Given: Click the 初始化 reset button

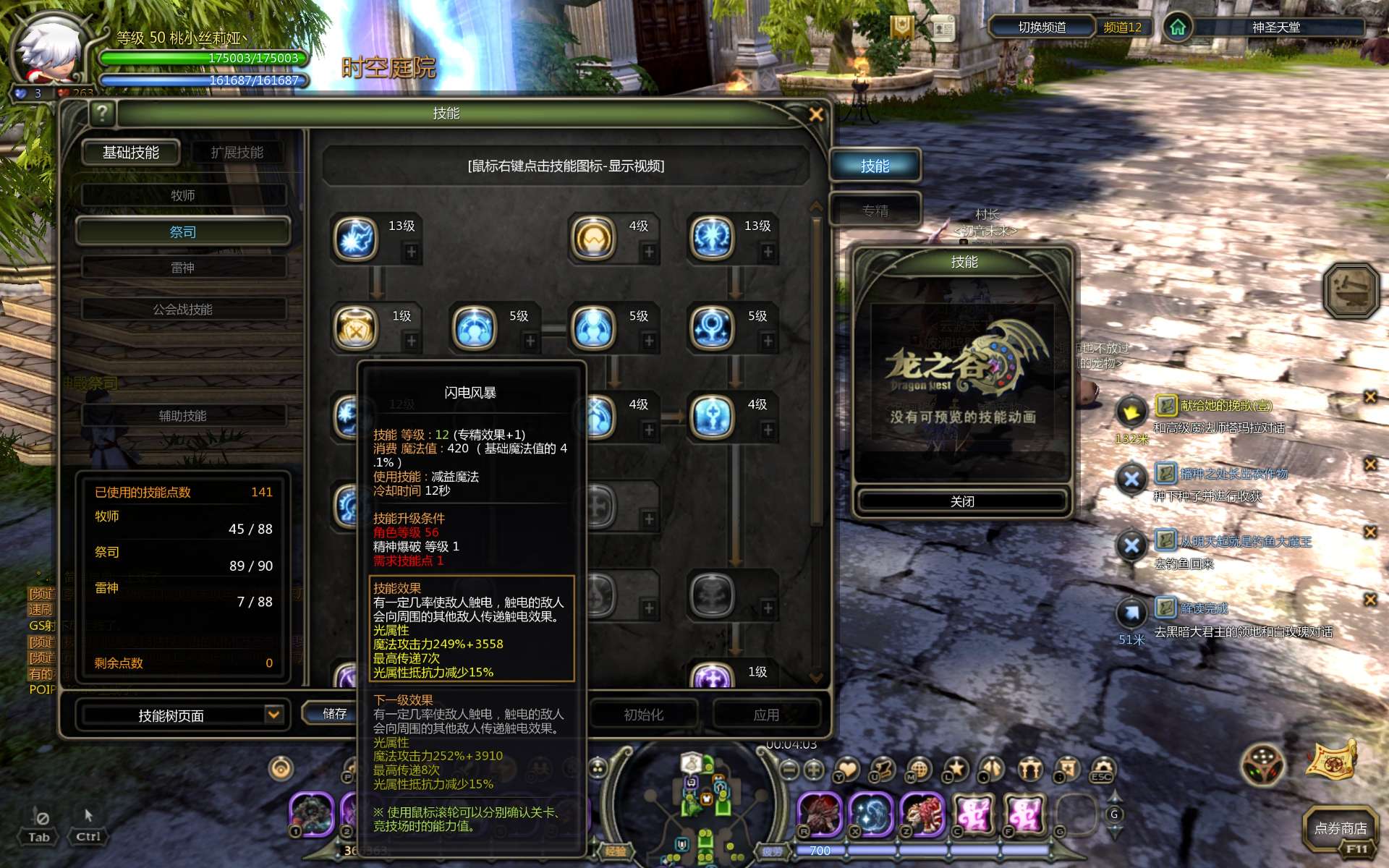Looking at the screenshot, I should [x=643, y=715].
